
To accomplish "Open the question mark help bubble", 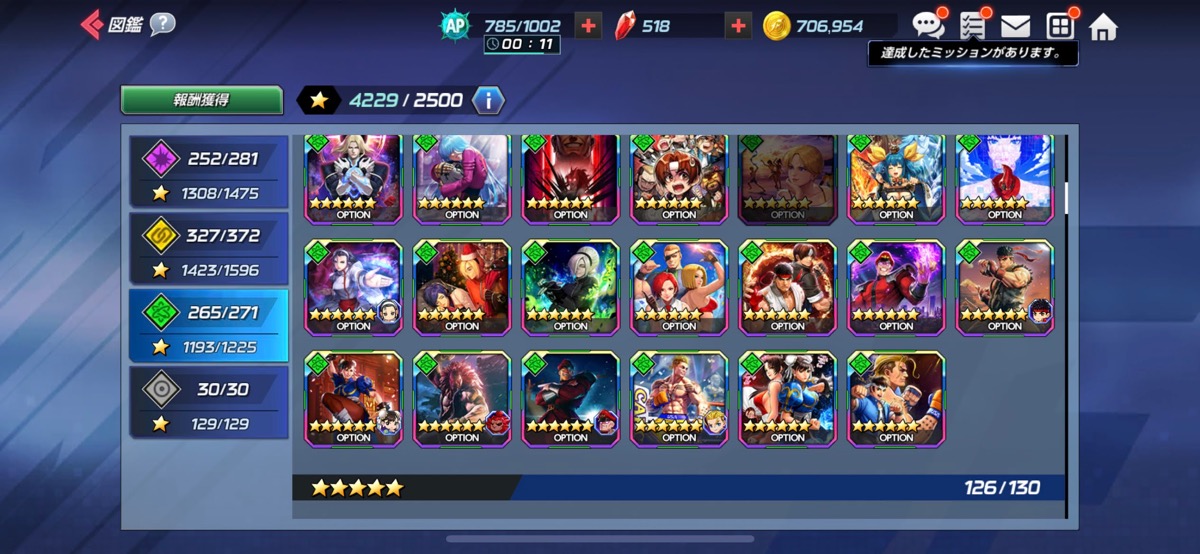I will click(x=162, y=25).
